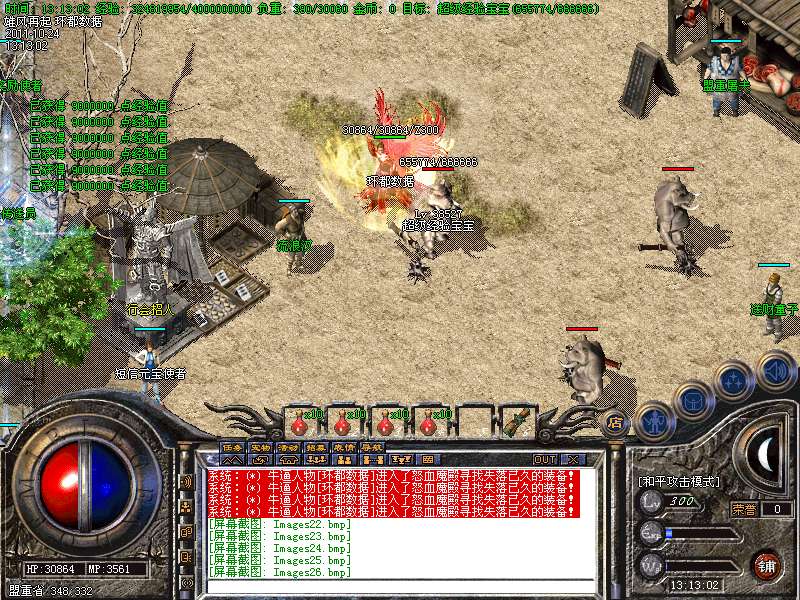Select the 招募 recruit tab

click(x=316, y=447)
